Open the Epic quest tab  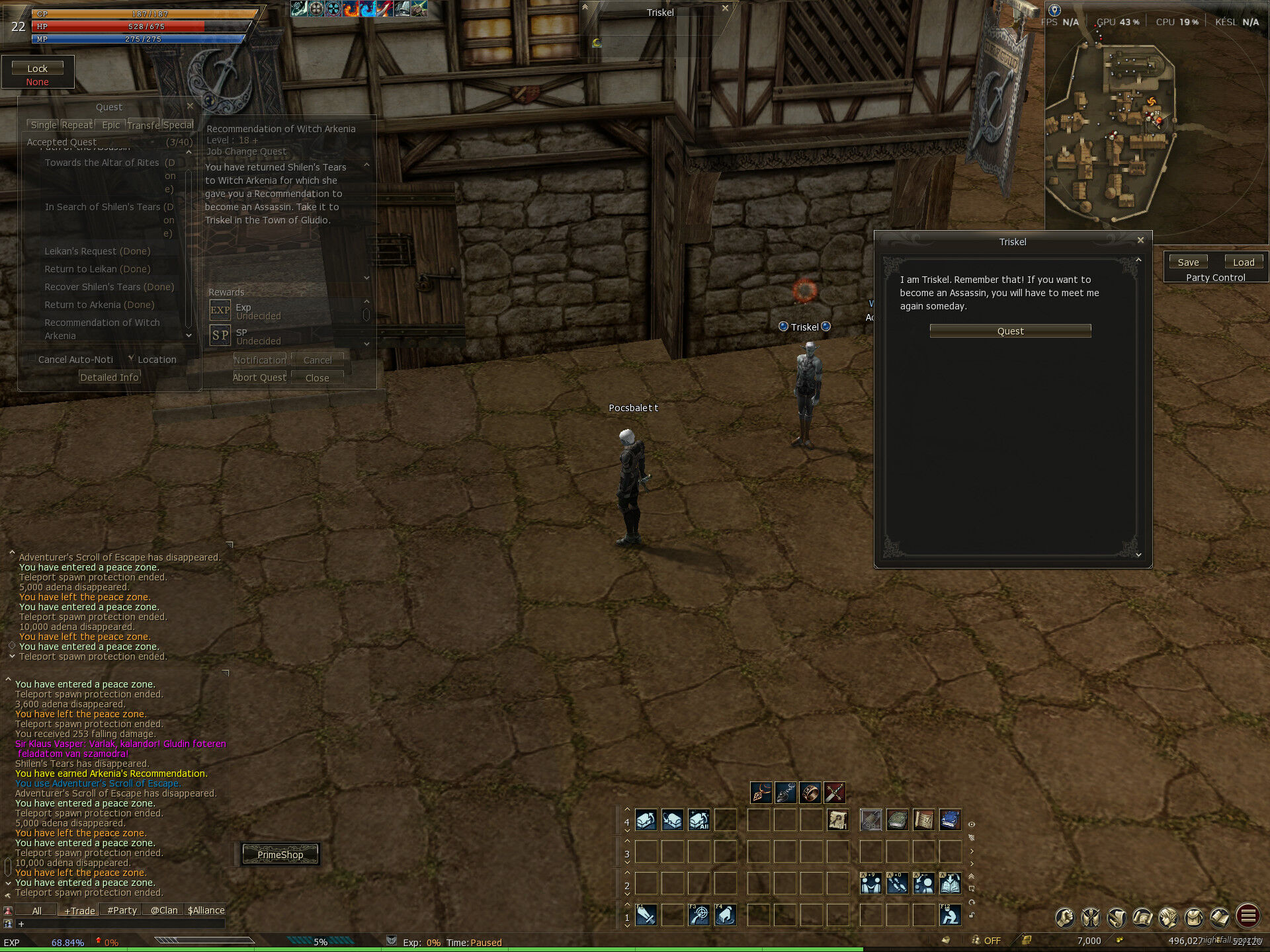pyautogui.click(x=111, y=125)
